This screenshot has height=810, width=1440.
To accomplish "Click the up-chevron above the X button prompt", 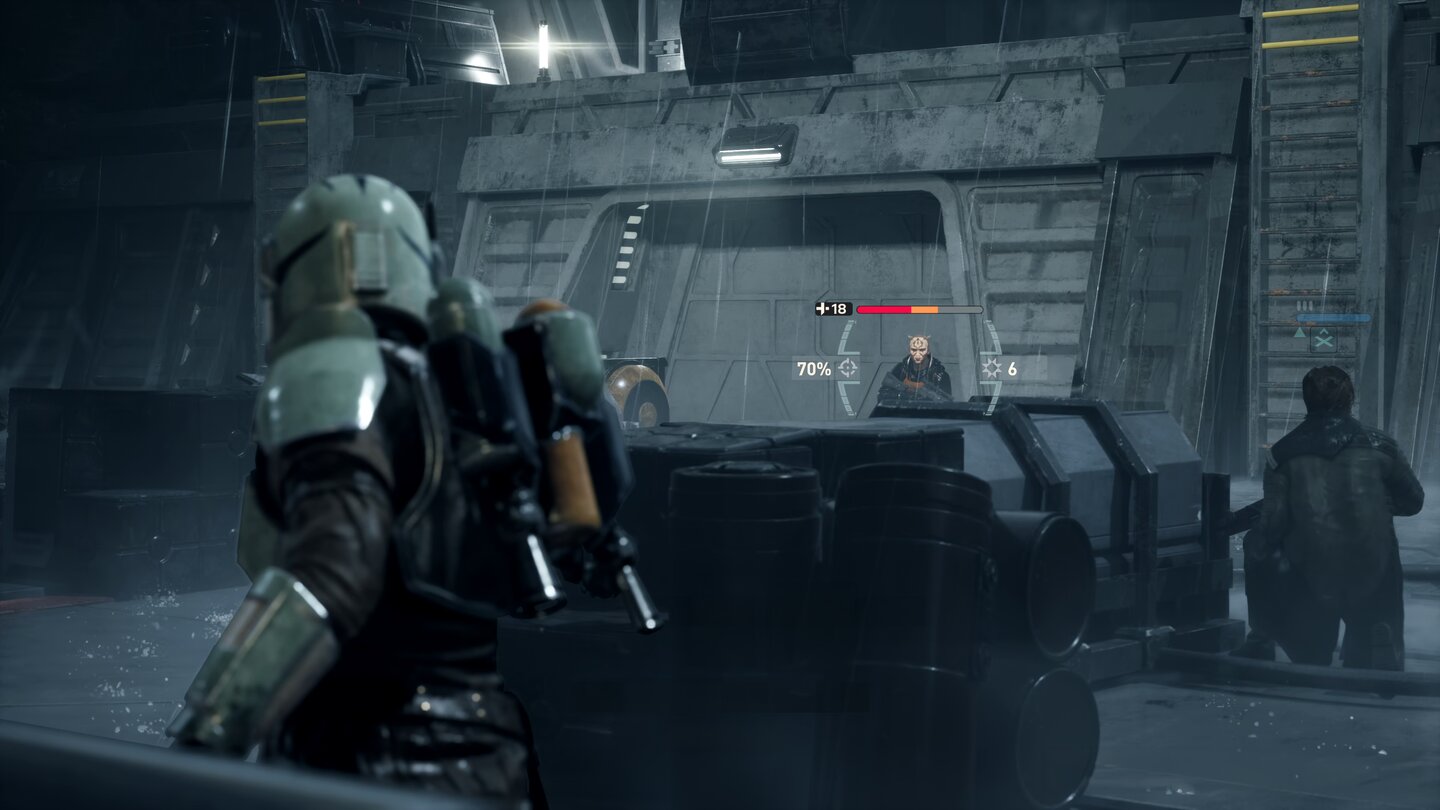I will click(1324, 331).
